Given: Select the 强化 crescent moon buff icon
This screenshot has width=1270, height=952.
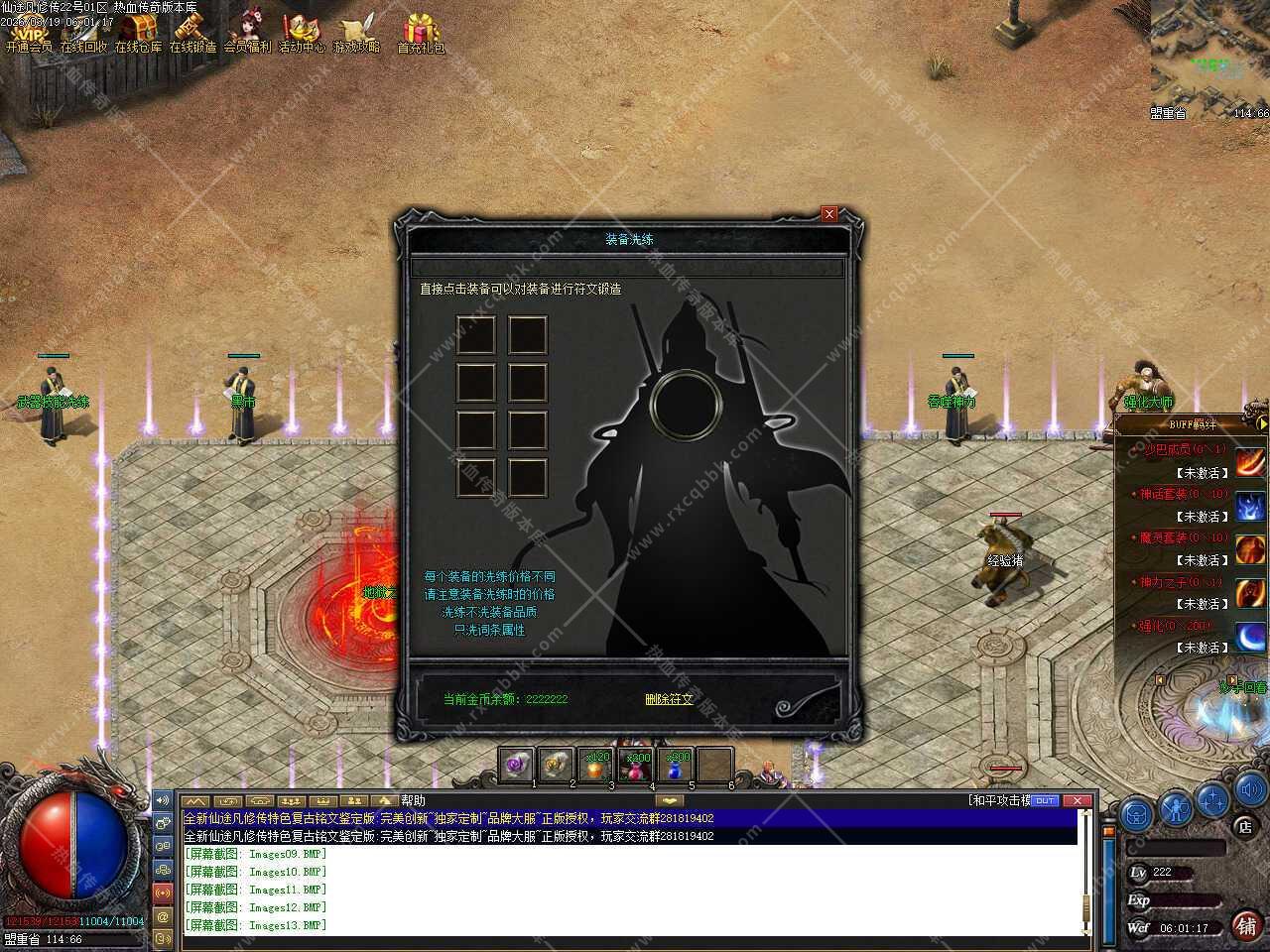Looking at the screenshot, I should coord(1250,636).
